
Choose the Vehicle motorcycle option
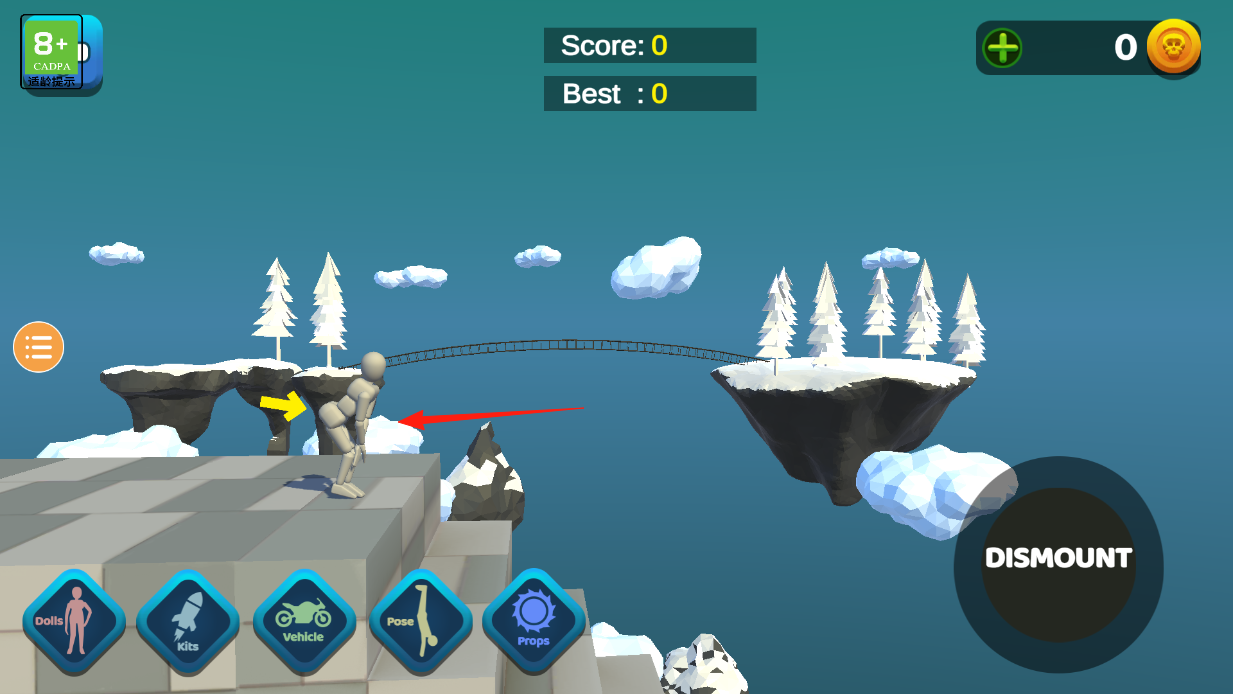pyautogui.click(x=304, y=621)
